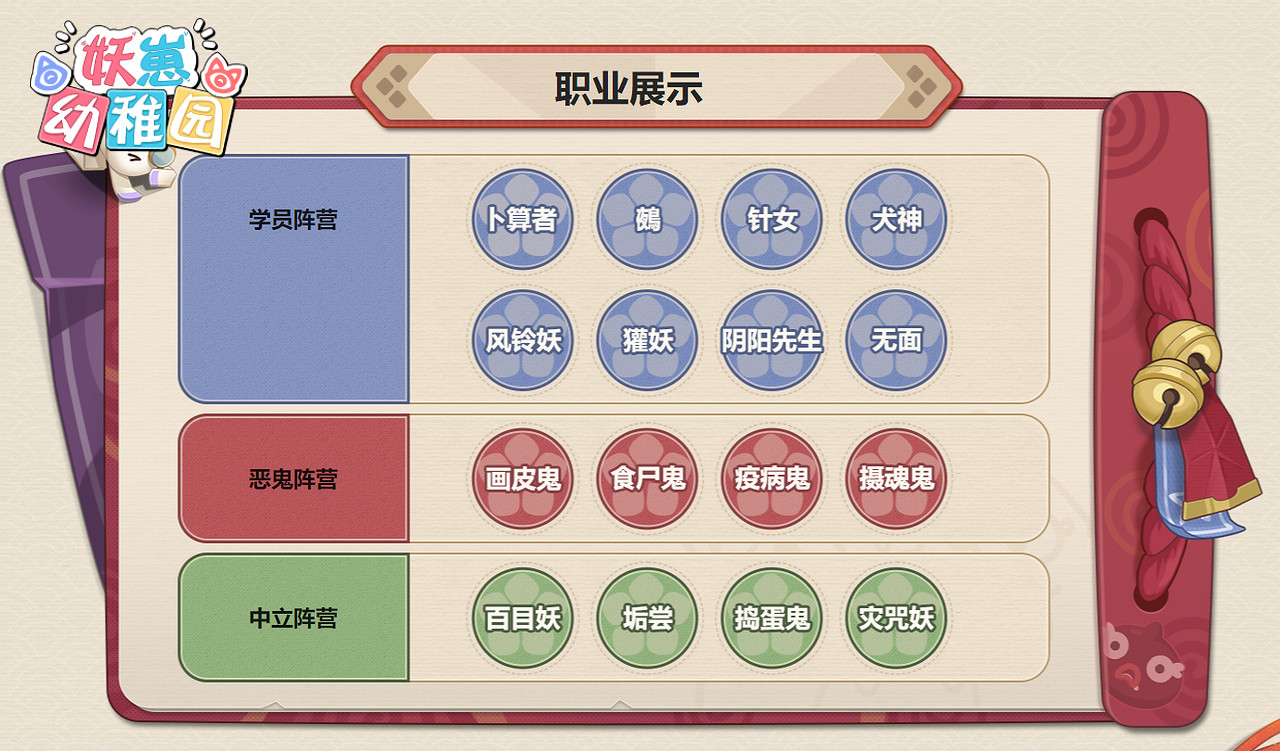This screenshot has width=1280, height=751.
Task: Select the 卜算者 role icon
Action: (x=522, y=220)
